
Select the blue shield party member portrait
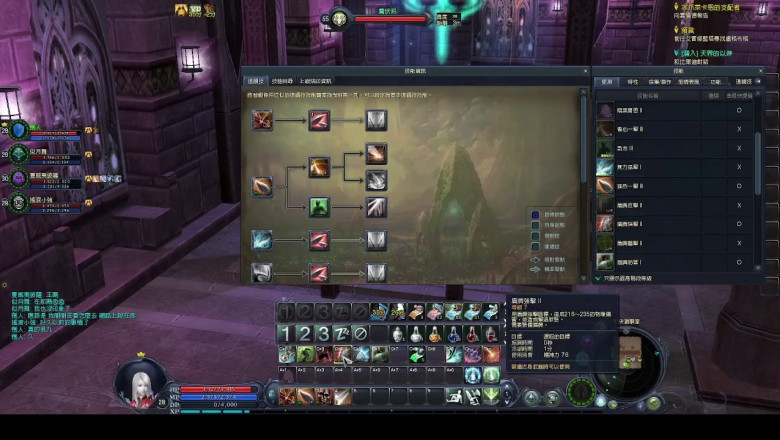pyautogui.click(x=19, y=132)
